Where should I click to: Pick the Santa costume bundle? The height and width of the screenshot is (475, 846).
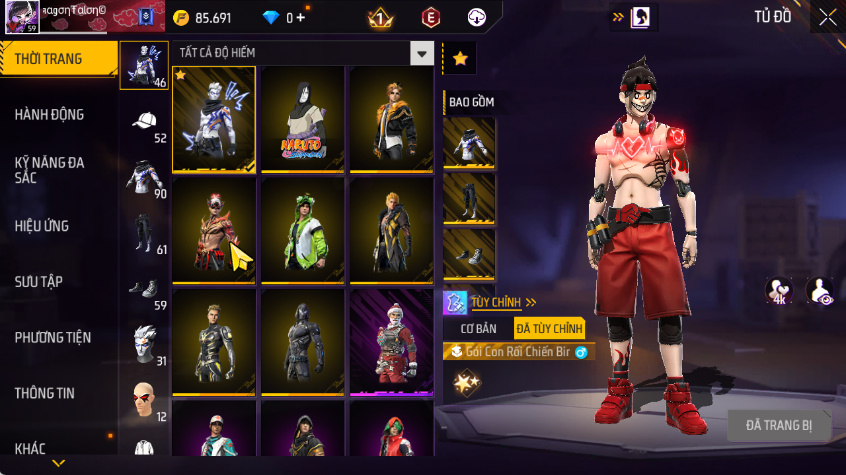[391, 342]
